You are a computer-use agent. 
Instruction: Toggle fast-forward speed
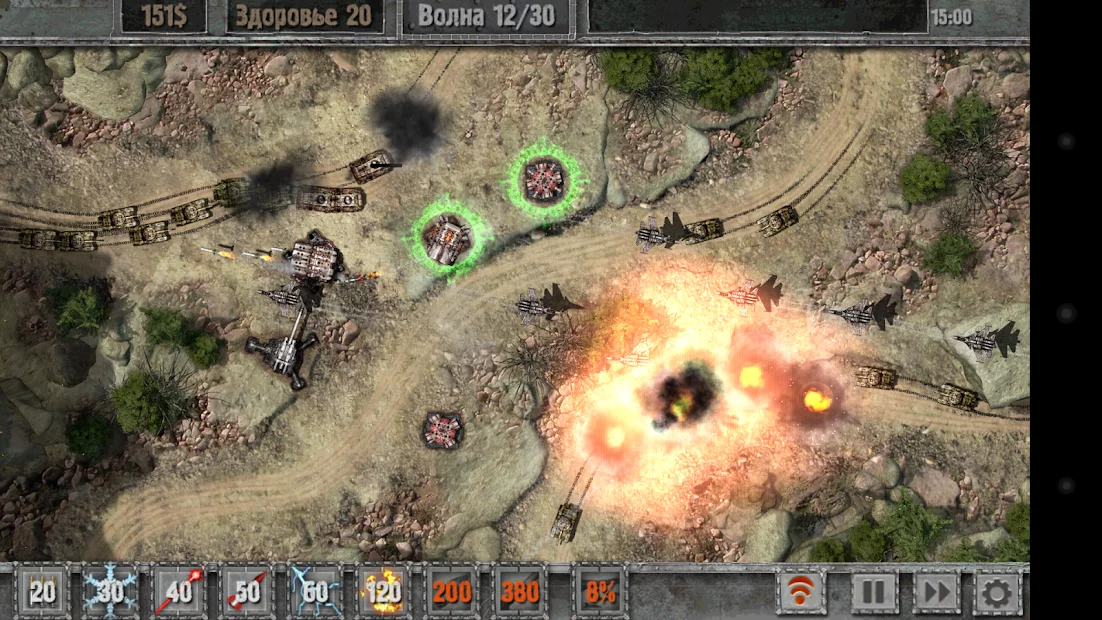coord(937,592)
